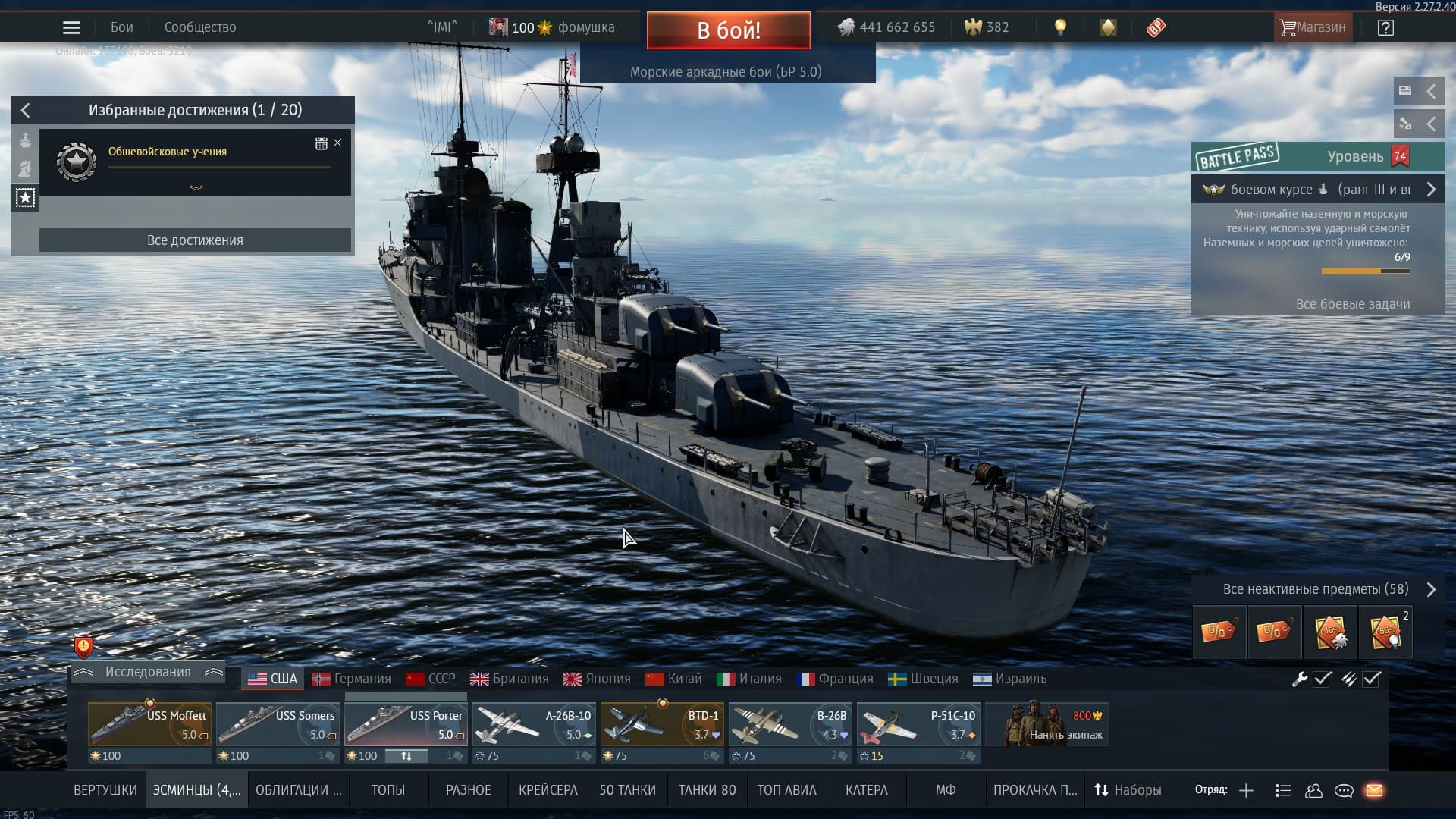Screen dimensions: 1456x819
Task: Show all achievements with «Все достижения»
Action: pyautogui.click(x=195, y=240)
